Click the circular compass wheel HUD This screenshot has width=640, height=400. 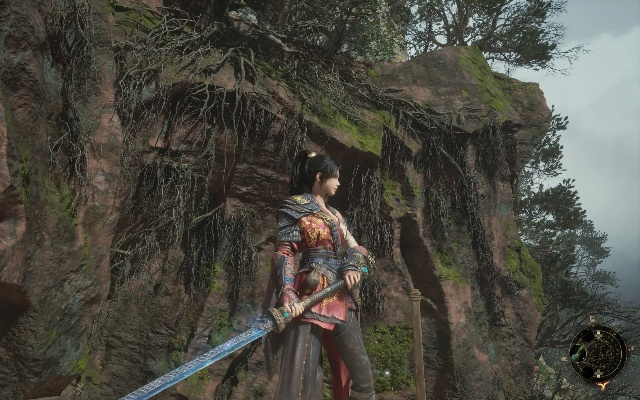coord(599,353)
